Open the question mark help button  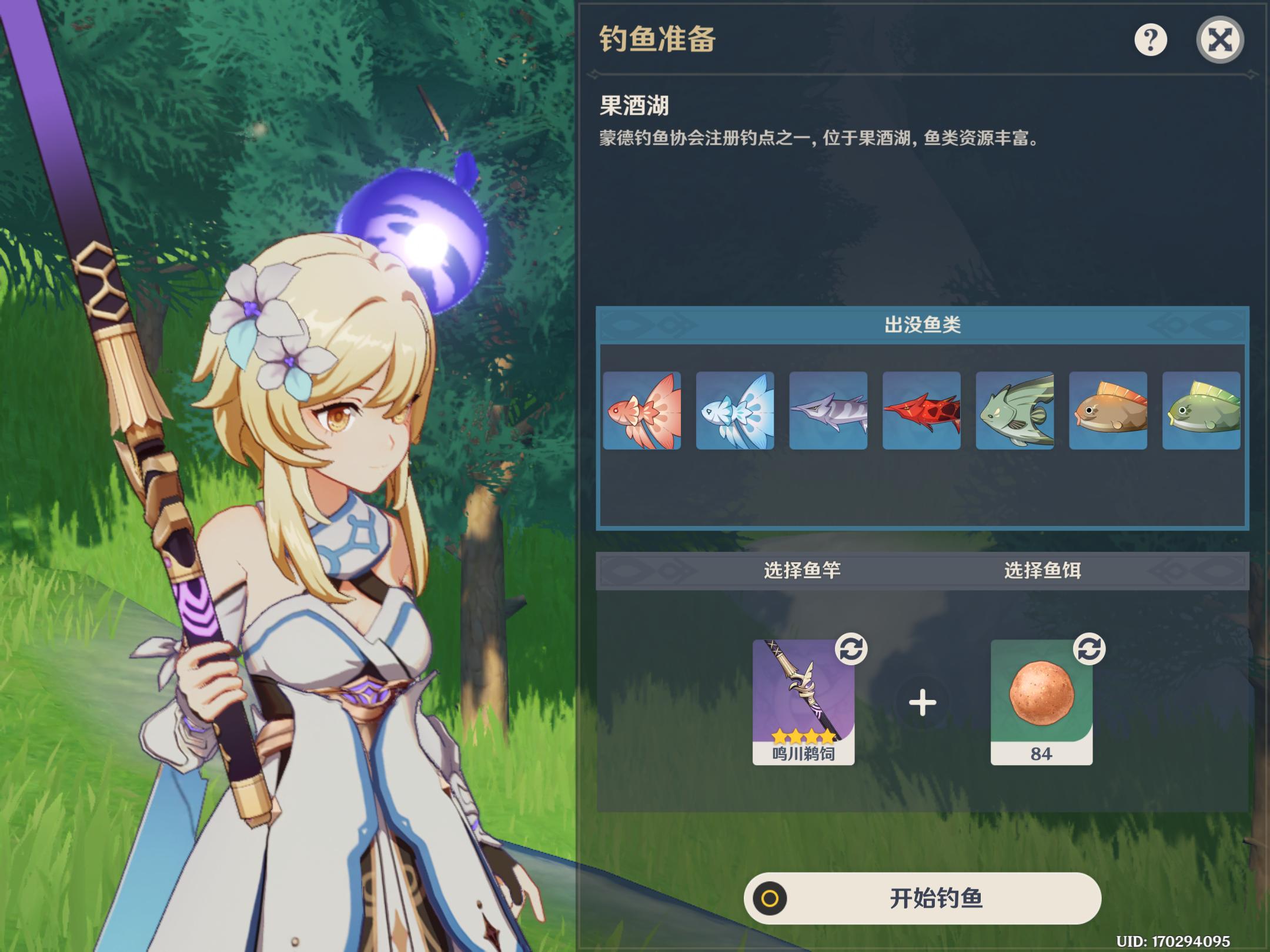[x=1150, y=40]
